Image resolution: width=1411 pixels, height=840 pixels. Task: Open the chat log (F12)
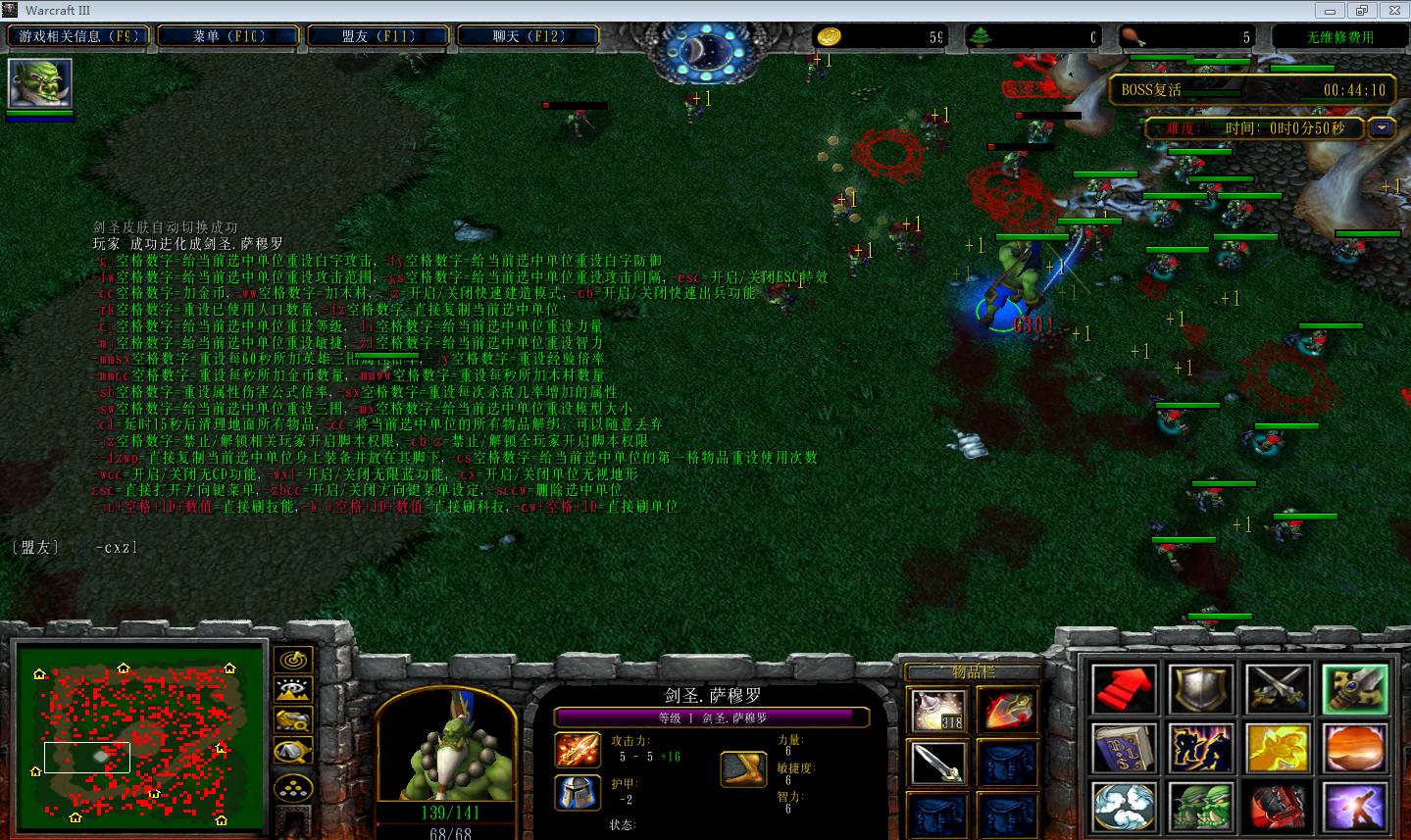pos(528,36)
